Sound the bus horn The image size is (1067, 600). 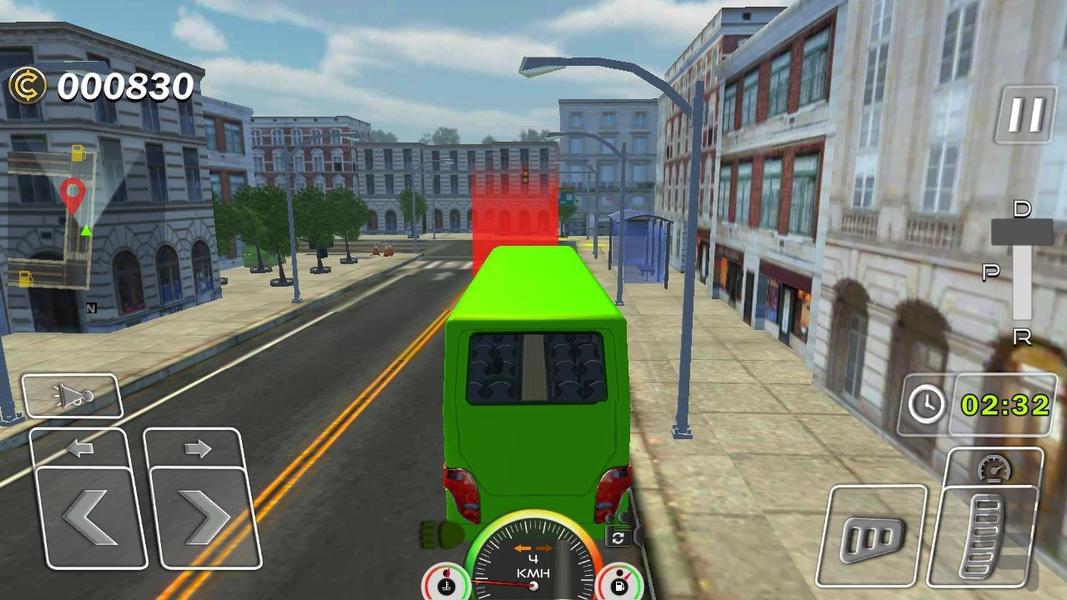click(x=72, y=396)
